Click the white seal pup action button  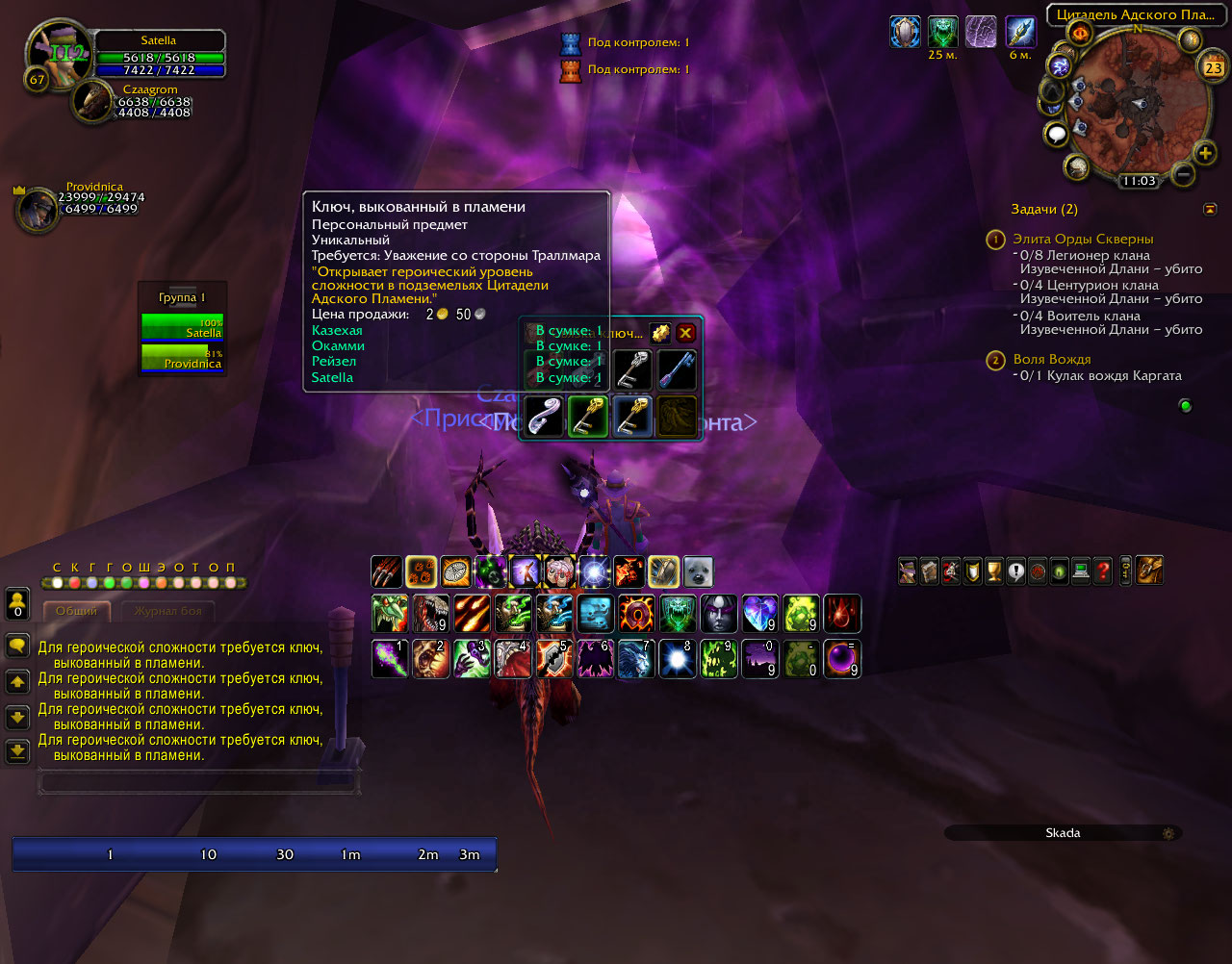[698, 571]
